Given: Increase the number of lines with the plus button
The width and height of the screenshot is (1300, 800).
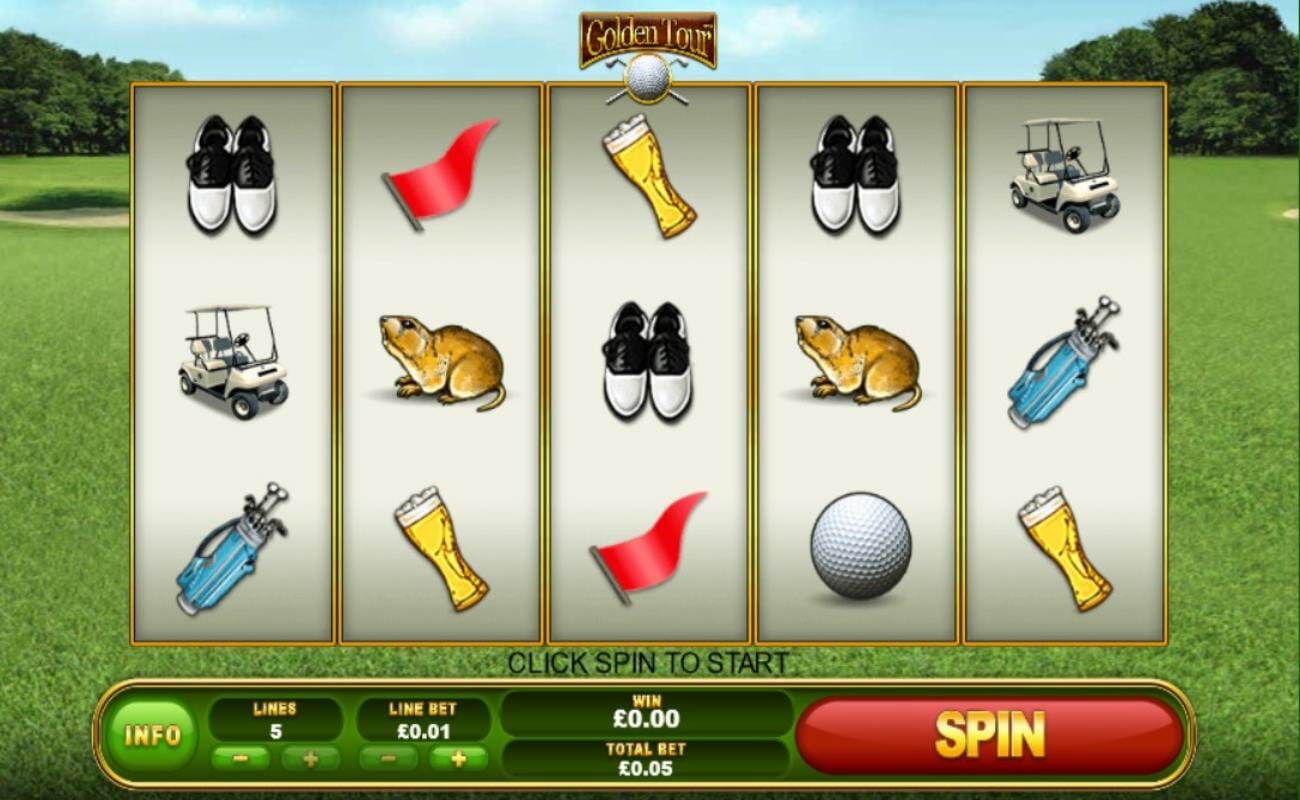Looking at the screenshot, I should pyautogui.click(x=311, y=757).
